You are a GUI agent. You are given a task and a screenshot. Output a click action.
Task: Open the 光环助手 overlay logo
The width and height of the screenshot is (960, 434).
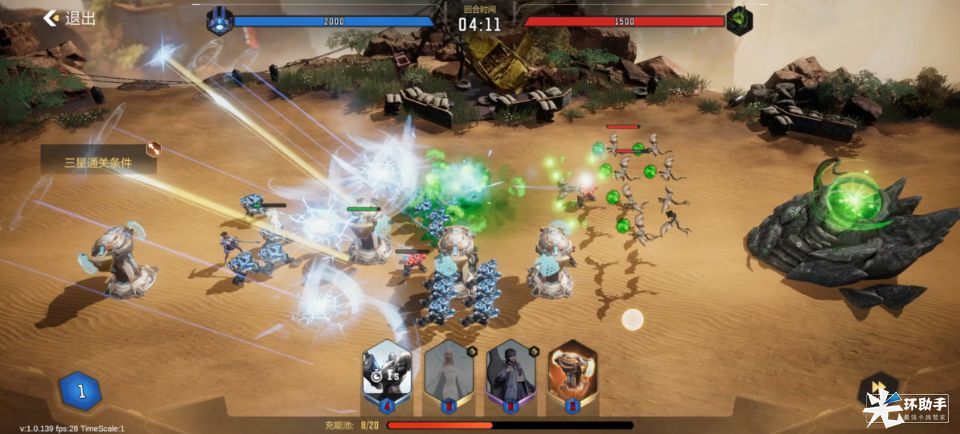click(906, 407)
